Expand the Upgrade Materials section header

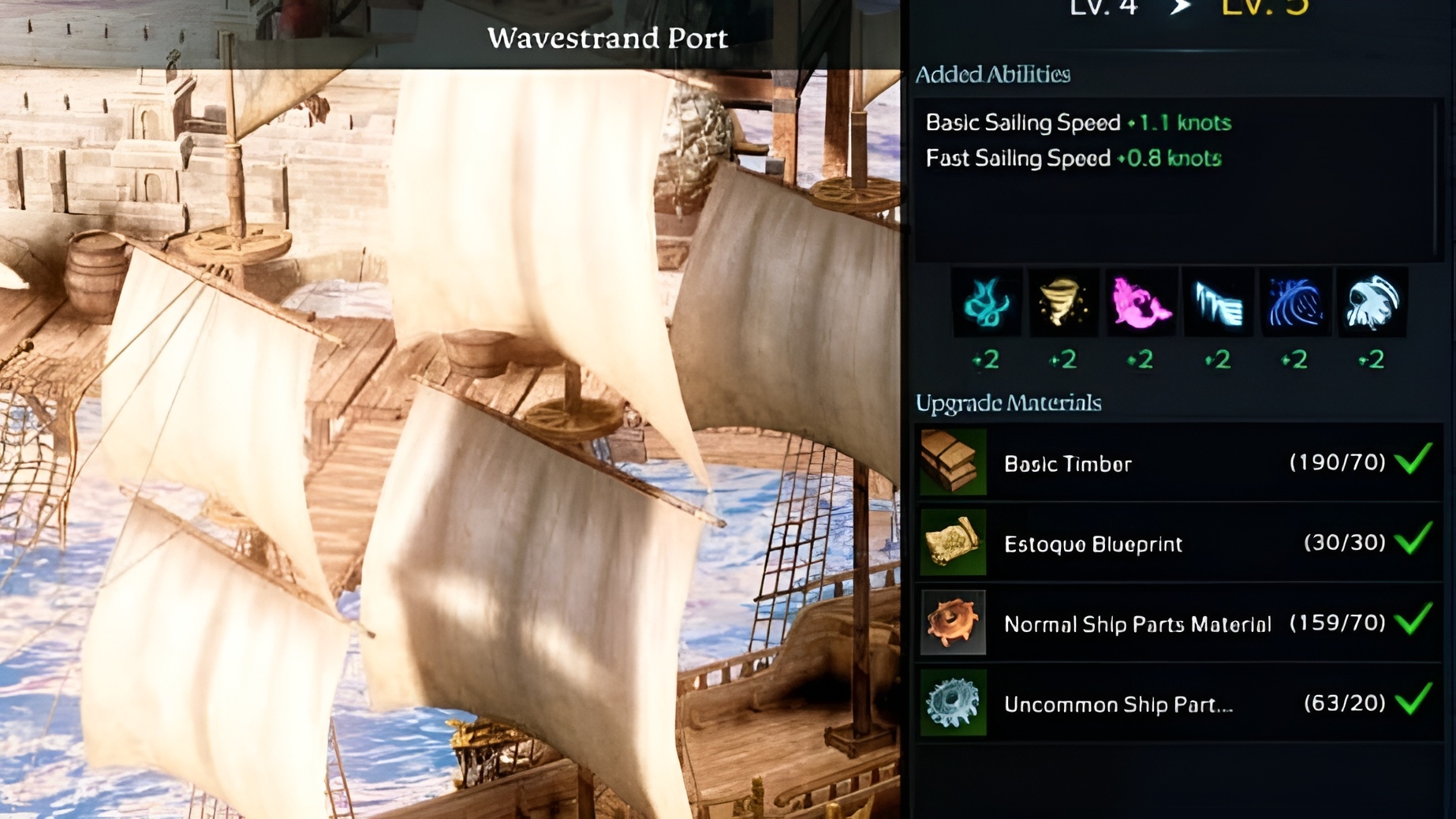click(1010, 403)
